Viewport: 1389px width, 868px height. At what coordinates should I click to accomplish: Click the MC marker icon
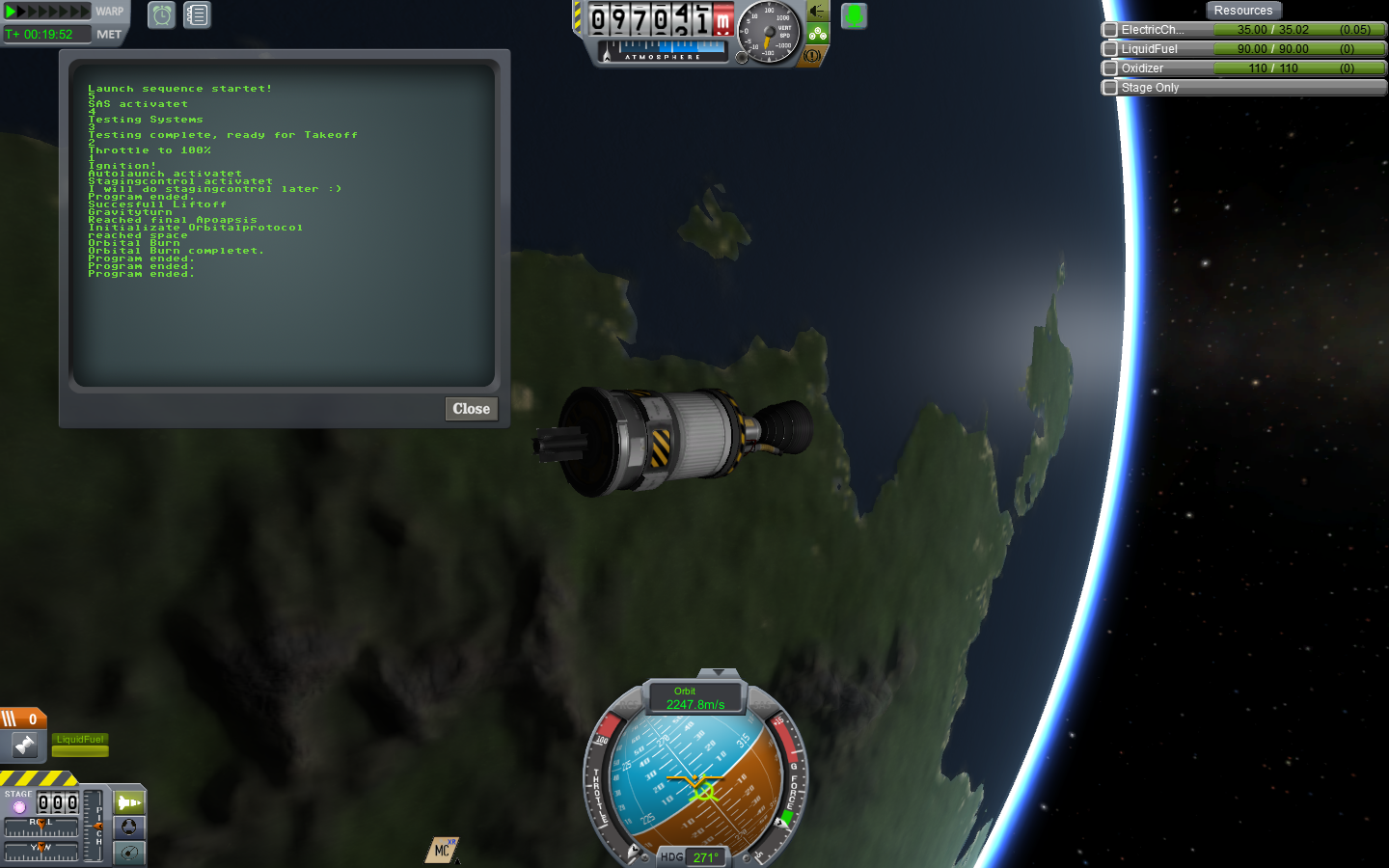click(x=441, y=850)
